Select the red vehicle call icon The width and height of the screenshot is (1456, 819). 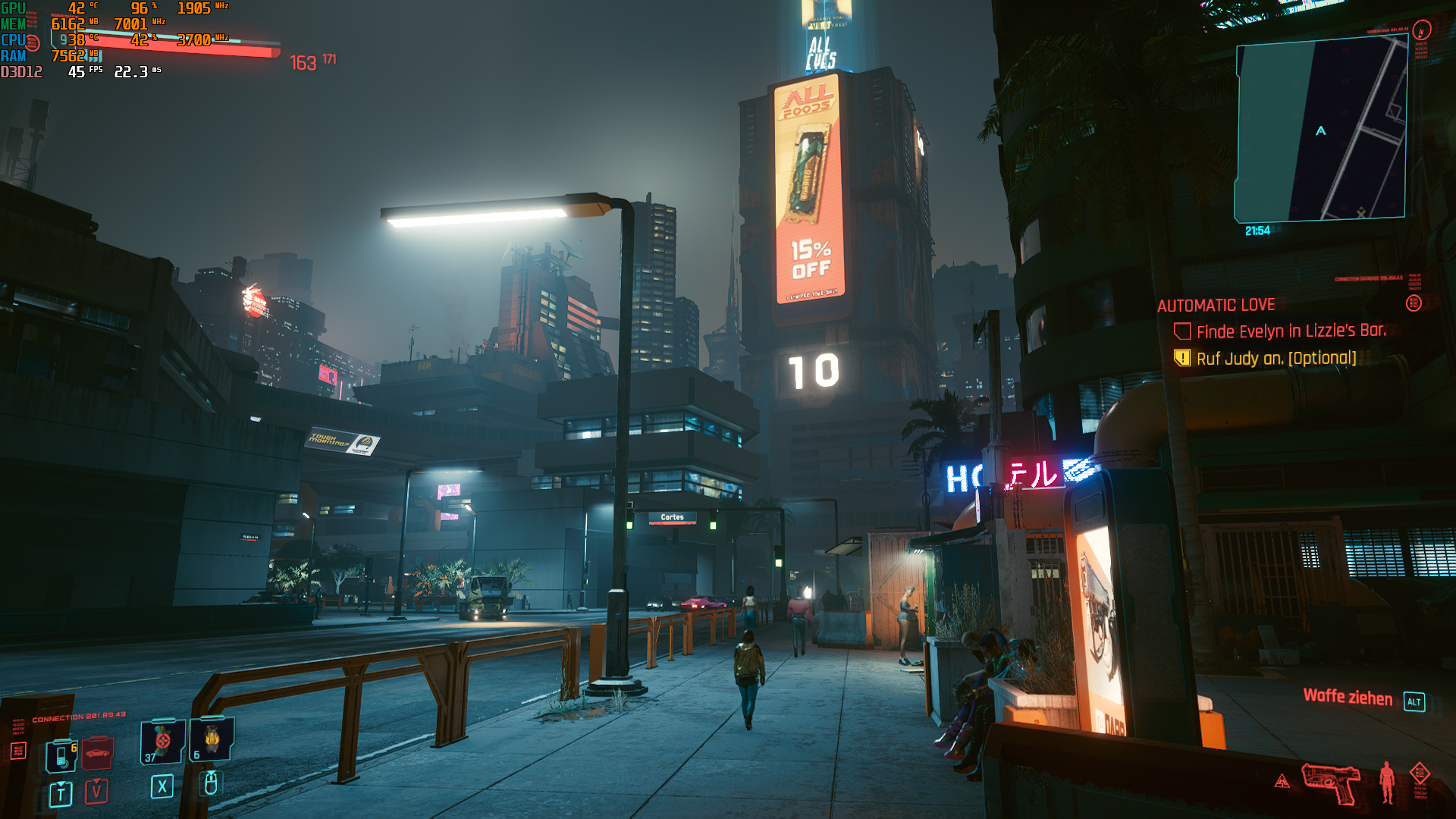pos(97,752)
